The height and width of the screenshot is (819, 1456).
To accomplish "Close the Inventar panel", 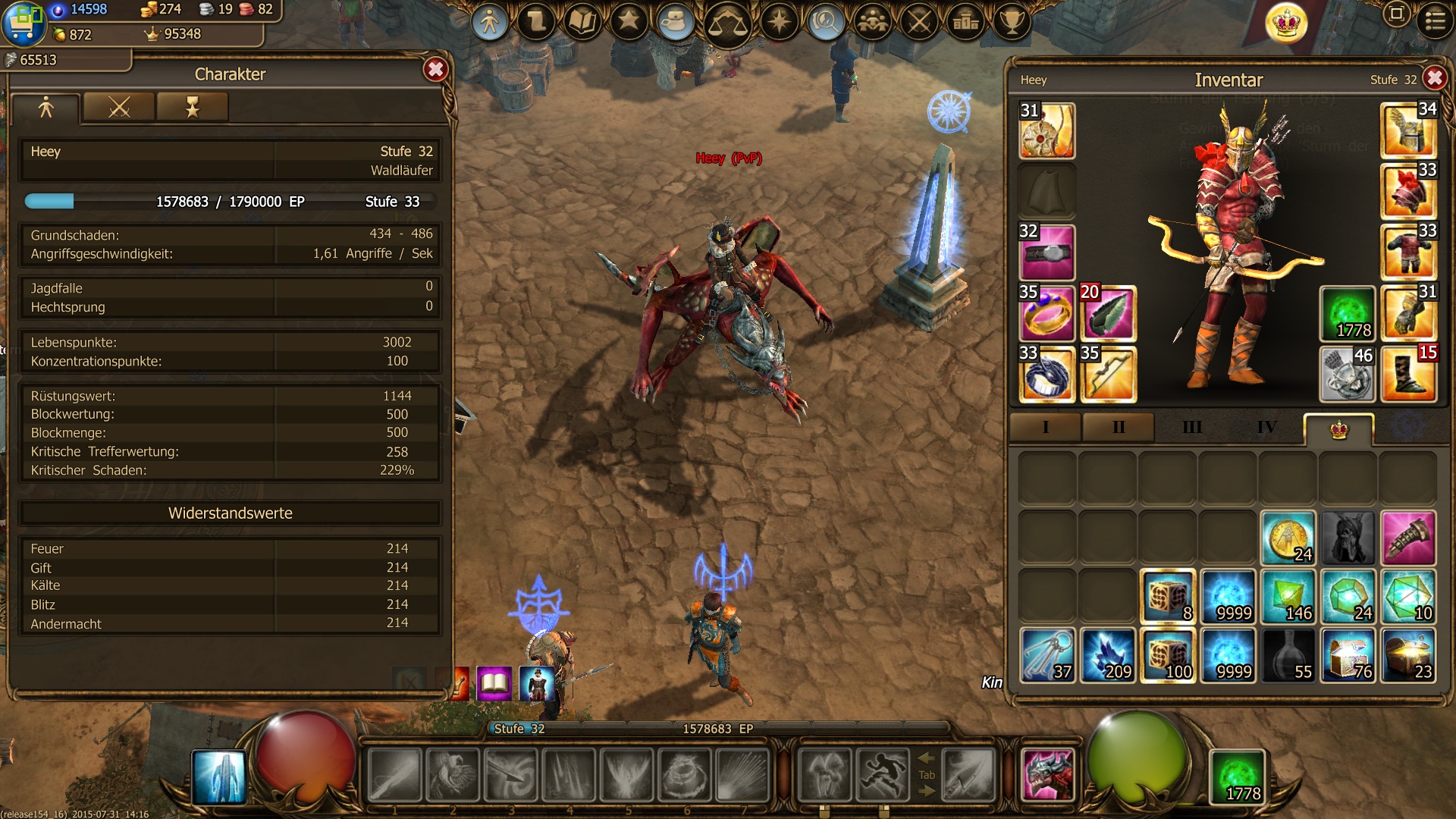I will pos(1434,78).
